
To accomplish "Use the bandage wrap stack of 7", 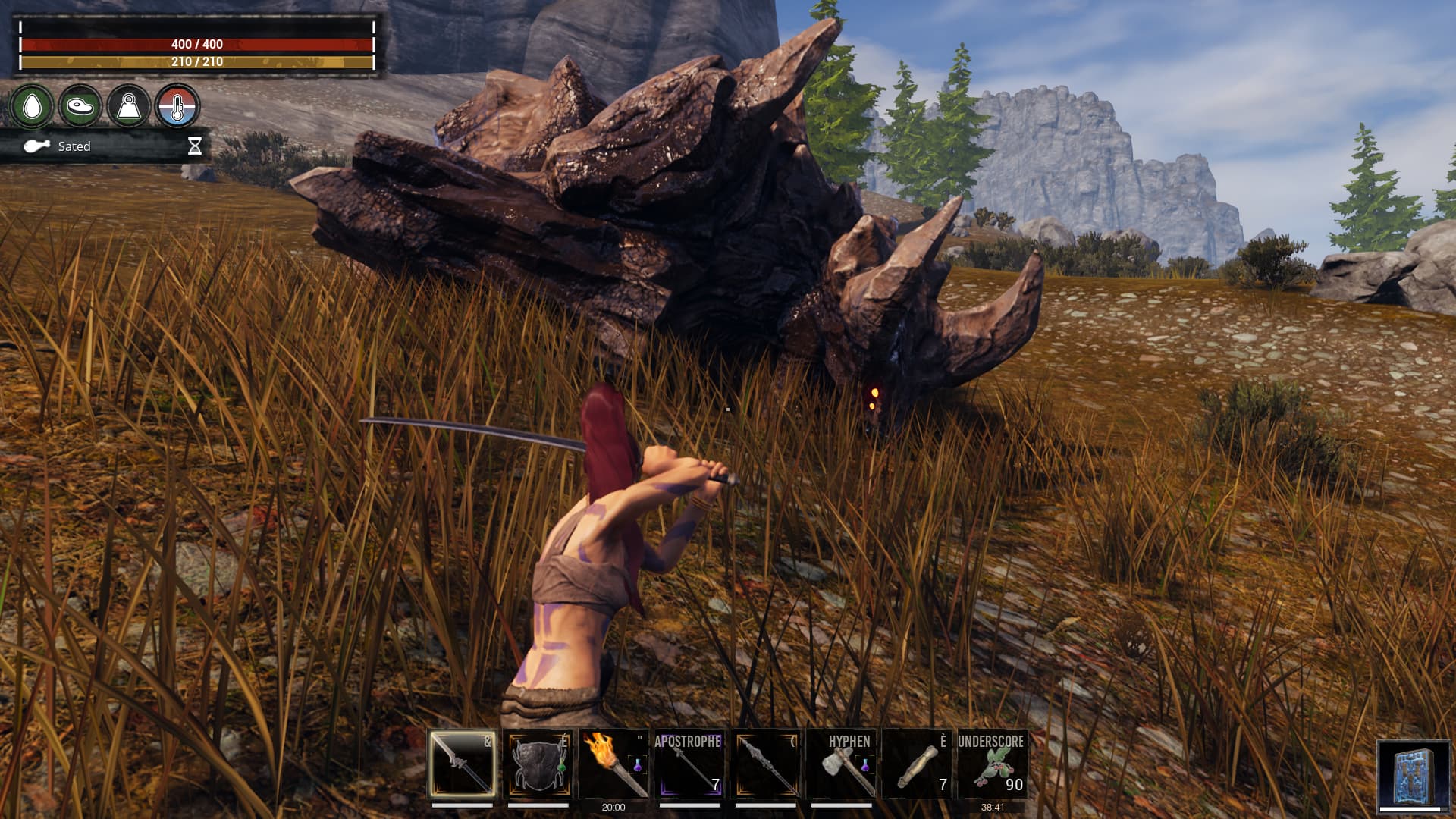I will pos(918,764).
